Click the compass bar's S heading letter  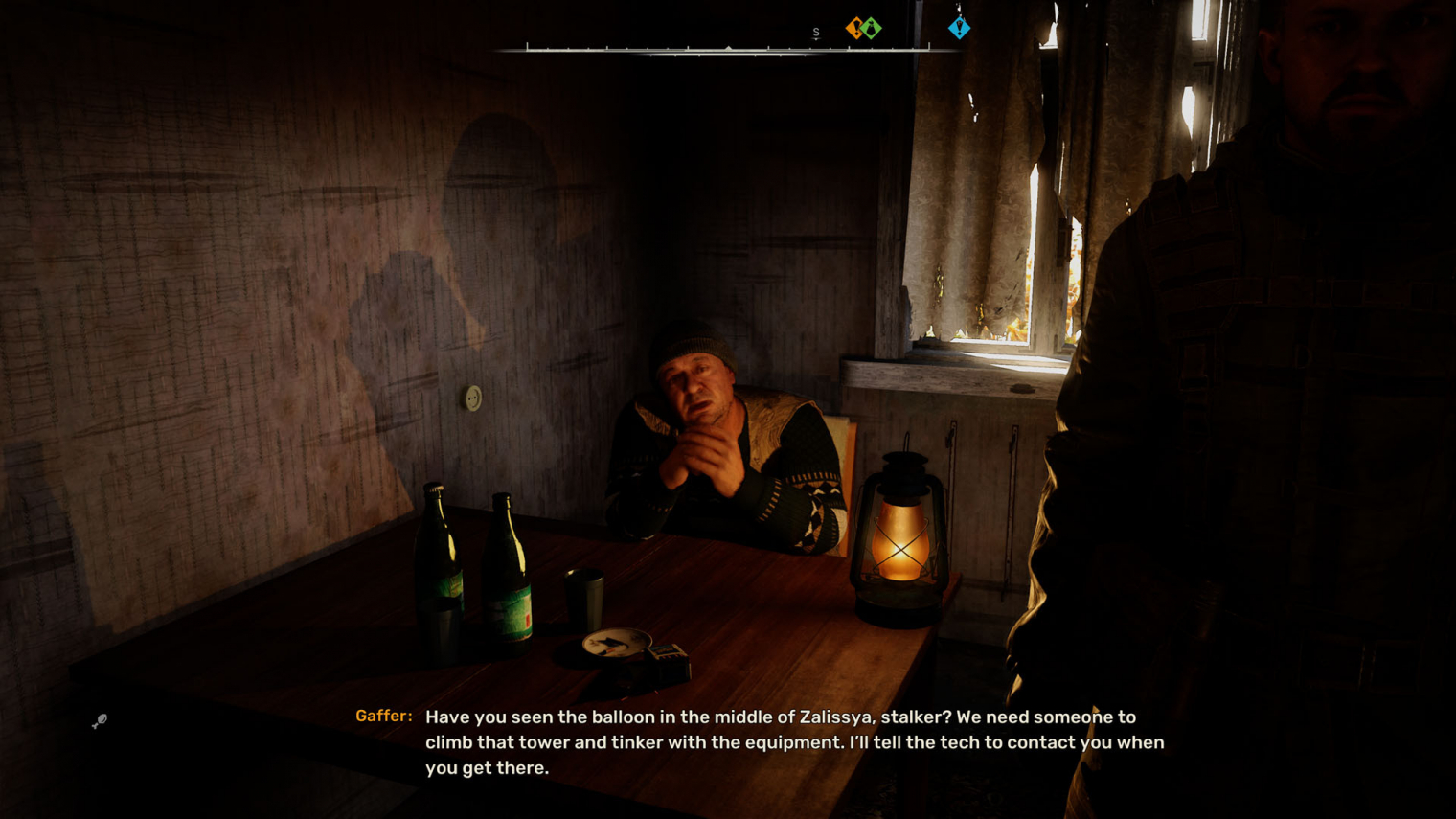816,34
